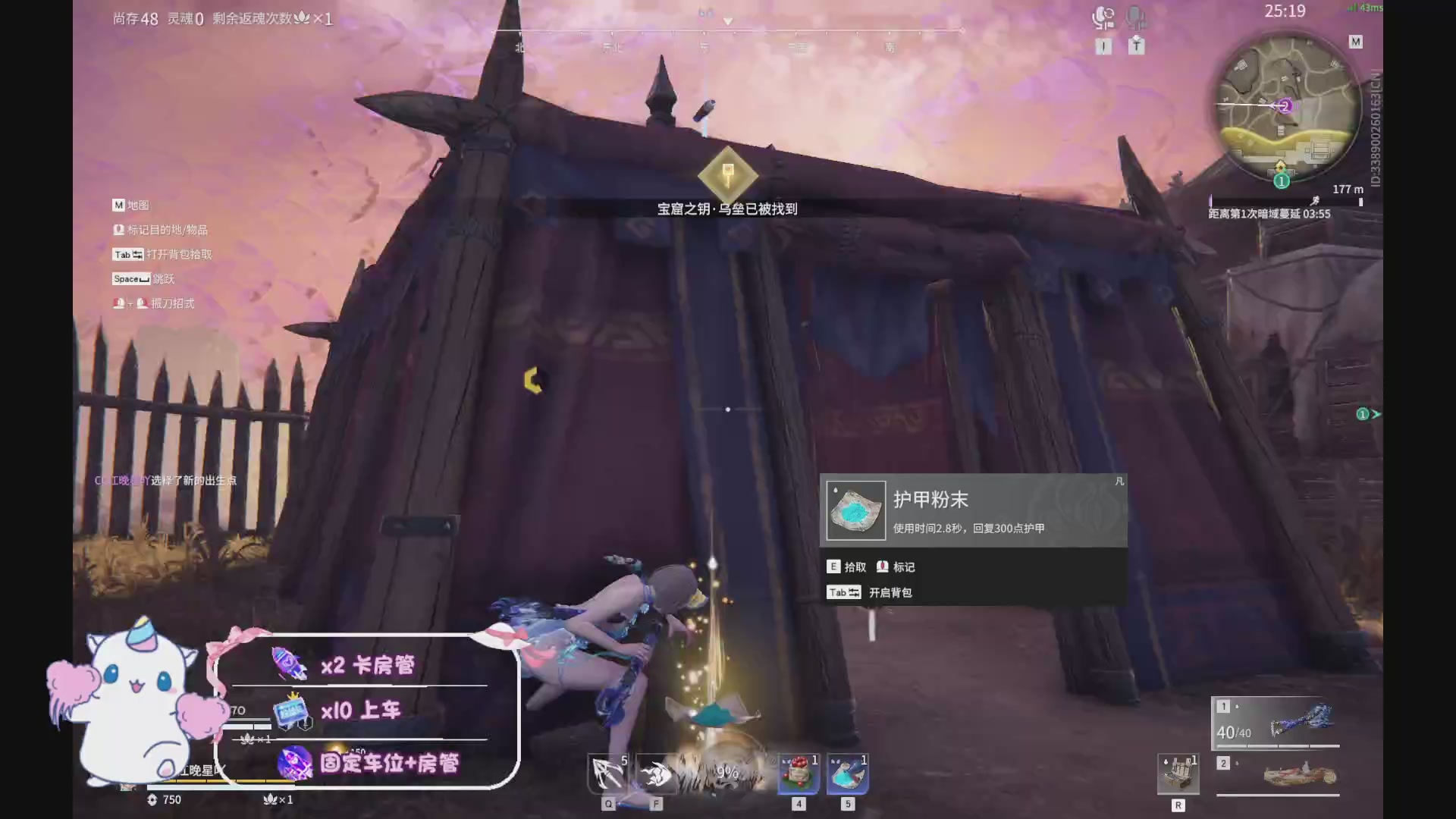Click the red fruit consumable in slot 4
This screenshot has width=1456, height=819.
coord(797,772)
